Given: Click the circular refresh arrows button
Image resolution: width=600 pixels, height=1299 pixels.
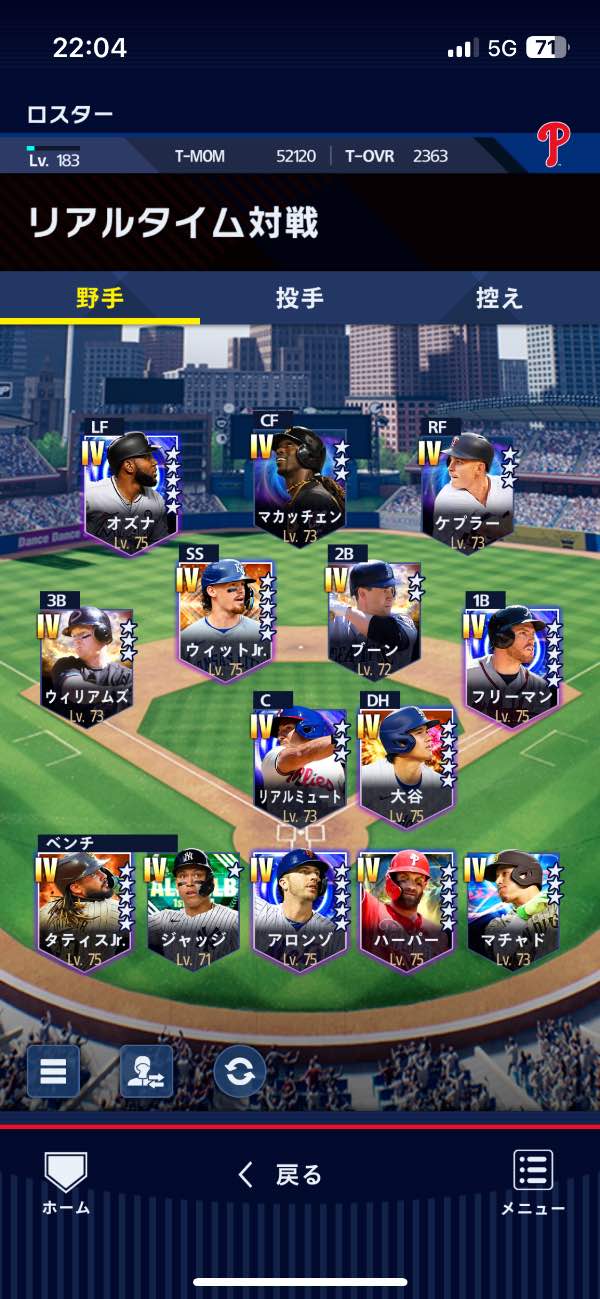Looking at the screenshot, I should 240,1071.
